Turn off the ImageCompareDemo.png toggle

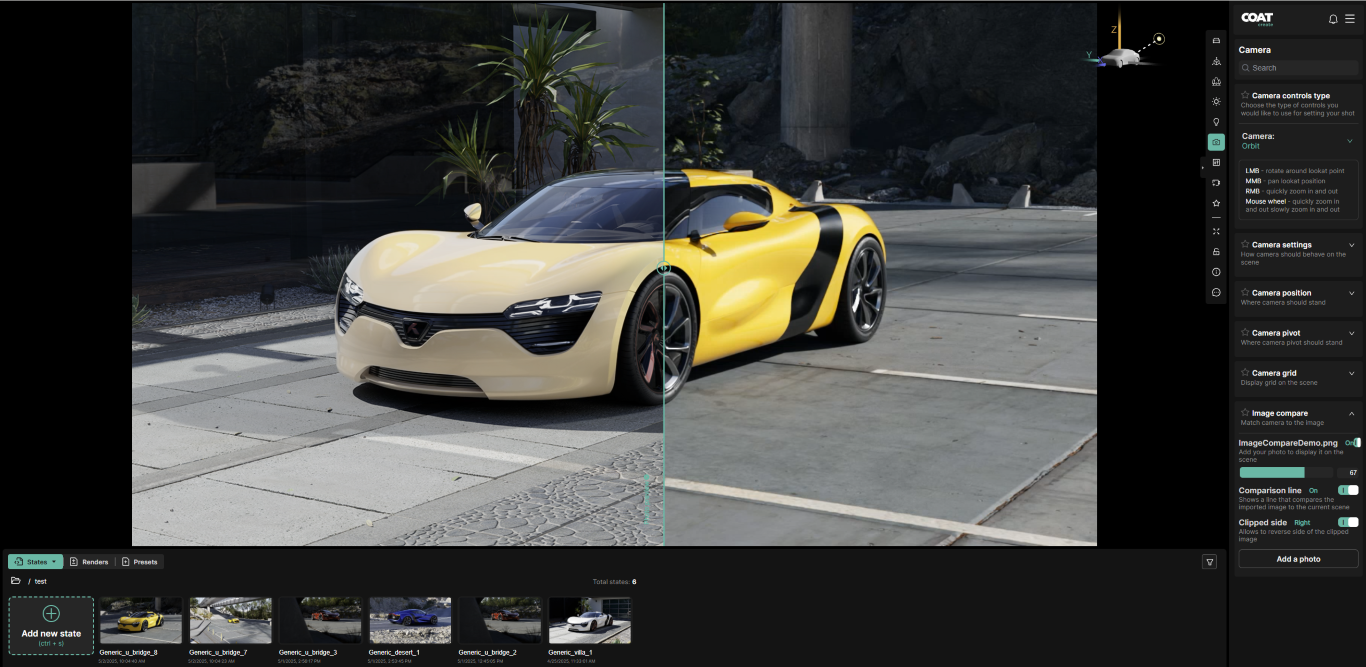click(1355, 442)
